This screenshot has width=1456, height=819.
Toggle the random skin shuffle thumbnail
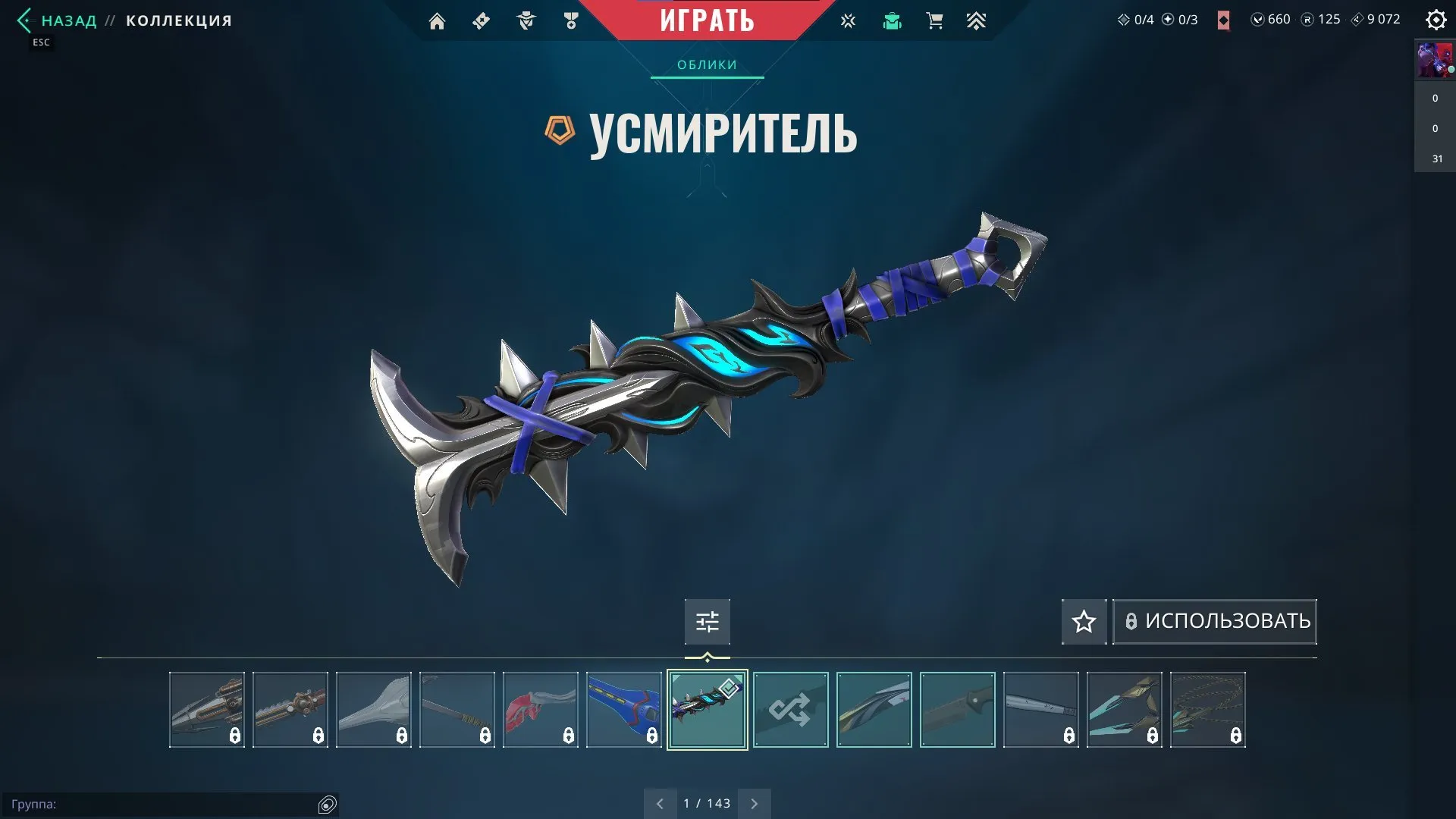(x=790, y=709)
